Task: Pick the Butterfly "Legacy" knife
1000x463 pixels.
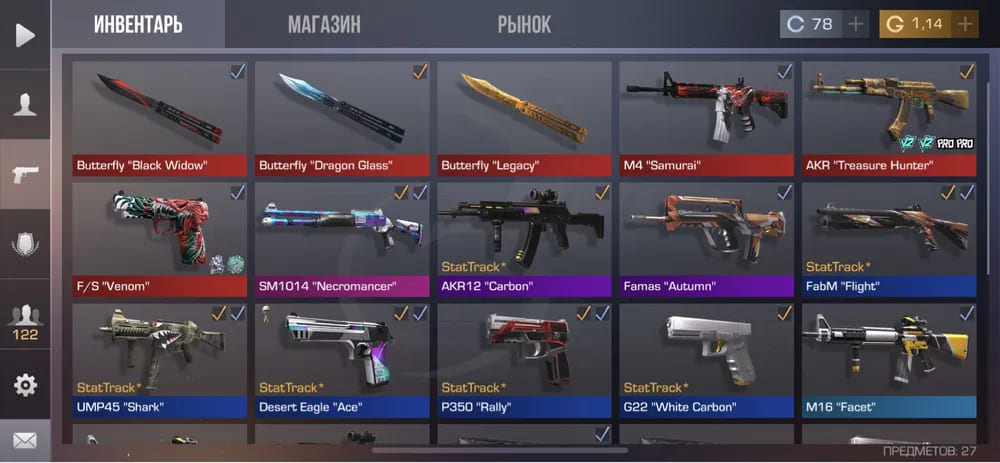Action: (524, 118)
